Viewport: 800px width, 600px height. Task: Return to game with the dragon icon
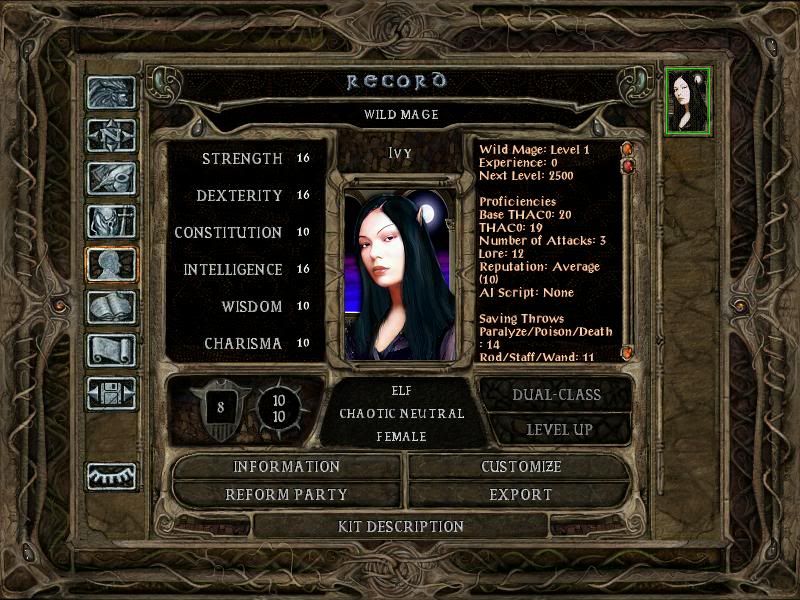pos(111,93)
